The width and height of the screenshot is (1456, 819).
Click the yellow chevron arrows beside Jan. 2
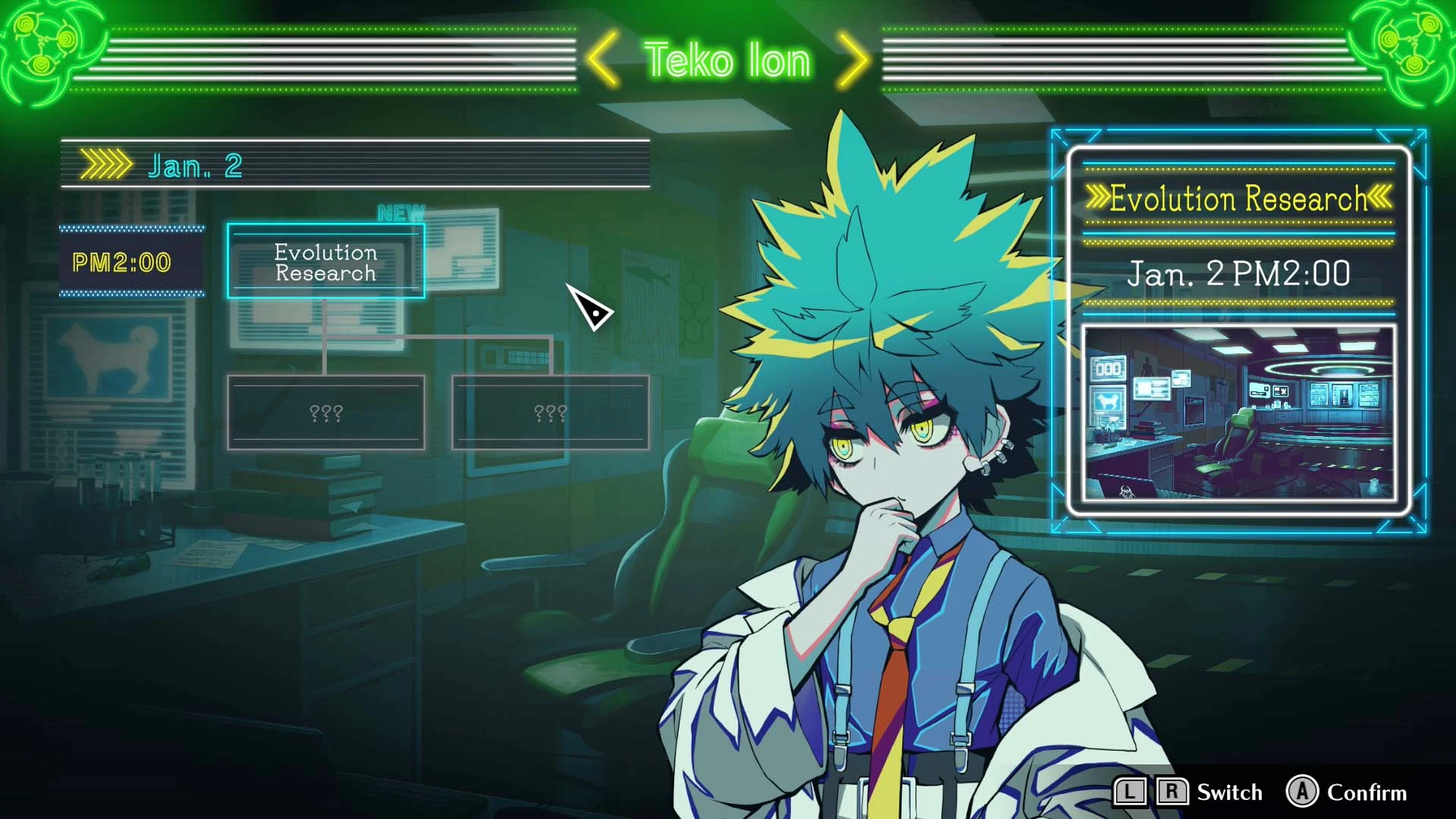(106, 163)
